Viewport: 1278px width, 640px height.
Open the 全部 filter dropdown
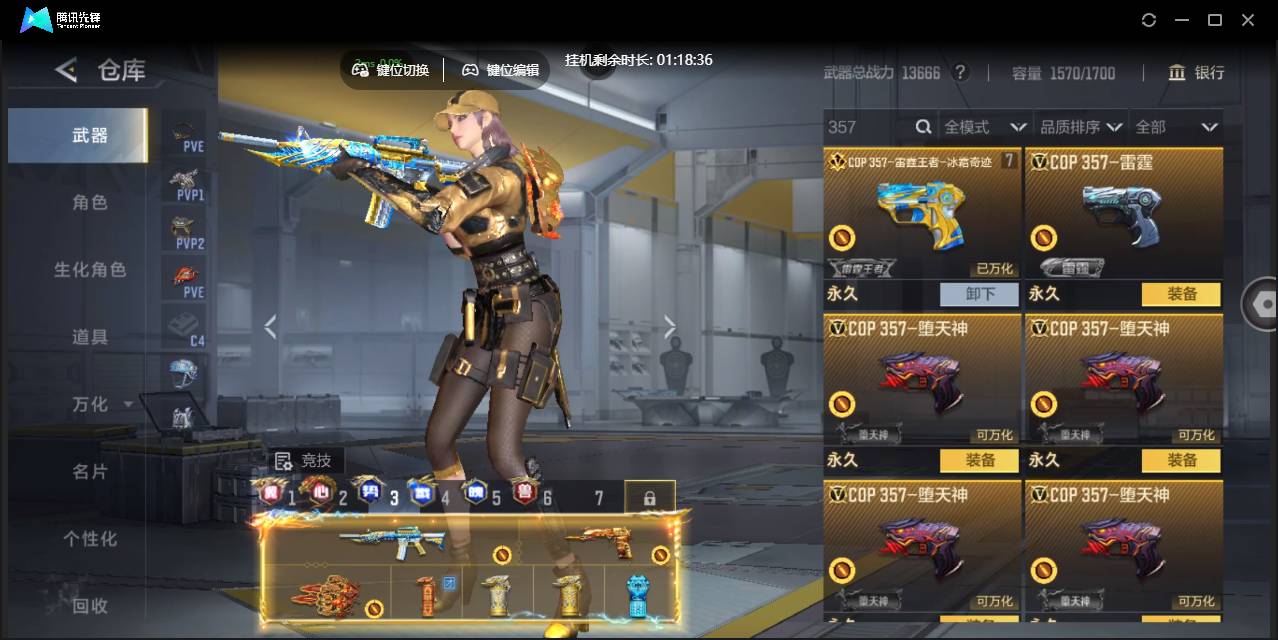[x=1175, y=127]
